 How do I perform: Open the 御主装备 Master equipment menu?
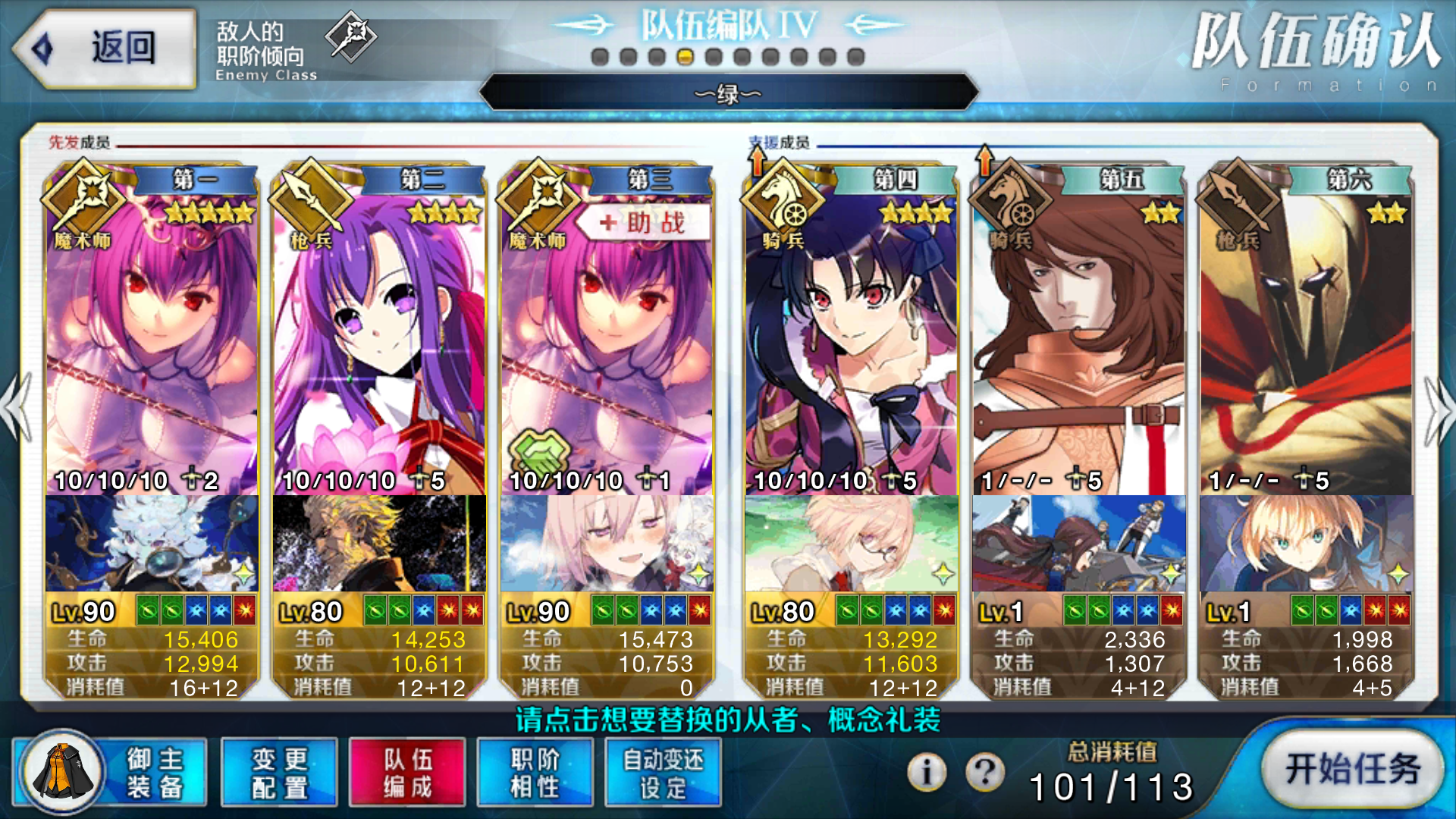click(x=110, y=772)
